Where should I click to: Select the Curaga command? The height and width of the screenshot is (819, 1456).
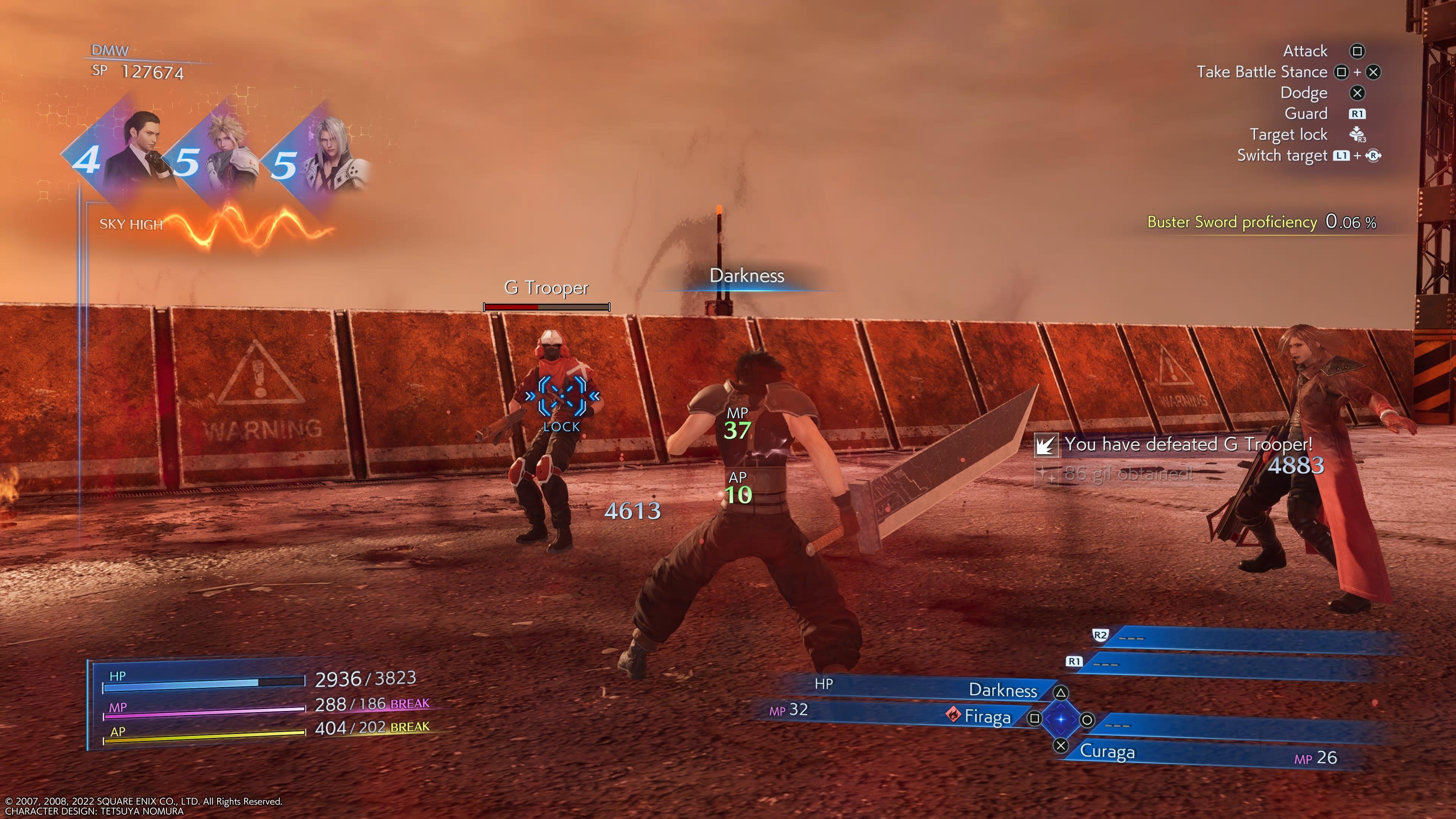pyautogui.click(x=1108, y=752)
